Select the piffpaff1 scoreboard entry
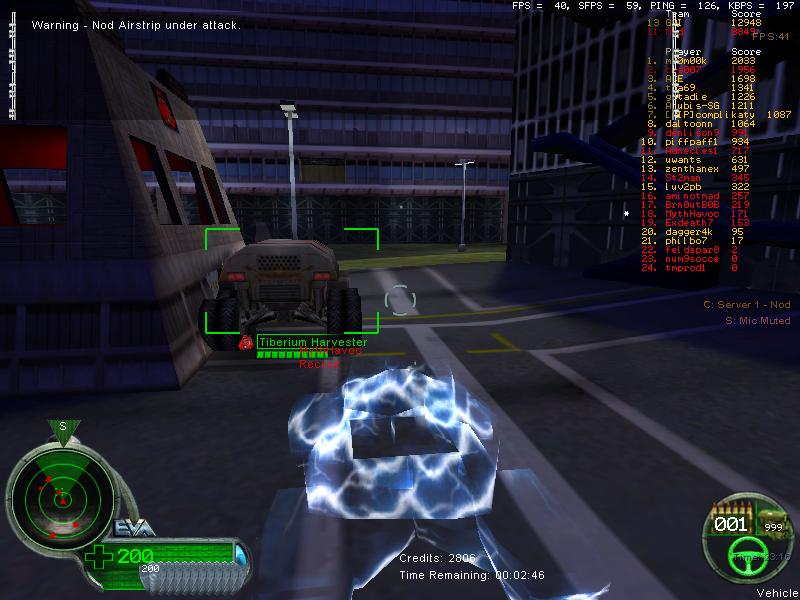The height and width of the screenshot is (600, 800). point(690,142)
